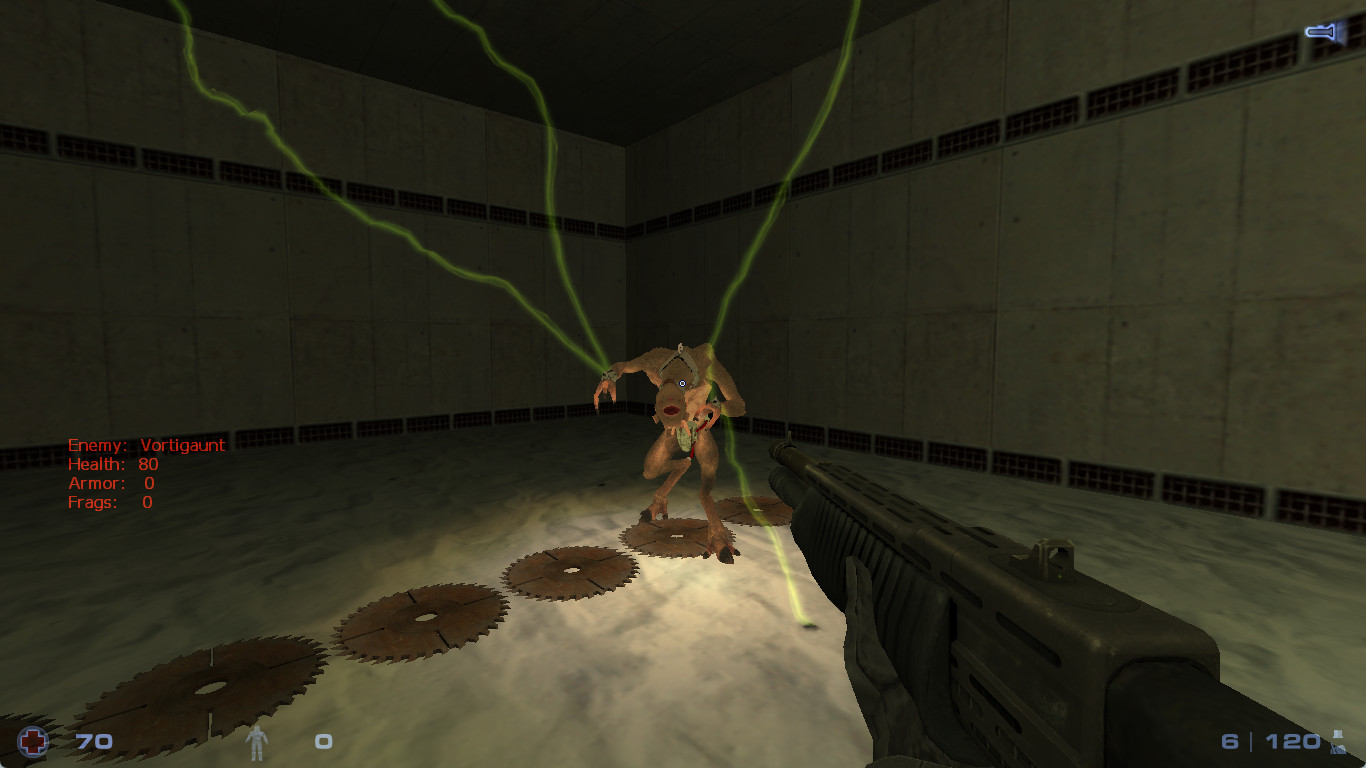The image size is (1366, 768).
Task: Click the health value reading 70
Action: point(92,742)
